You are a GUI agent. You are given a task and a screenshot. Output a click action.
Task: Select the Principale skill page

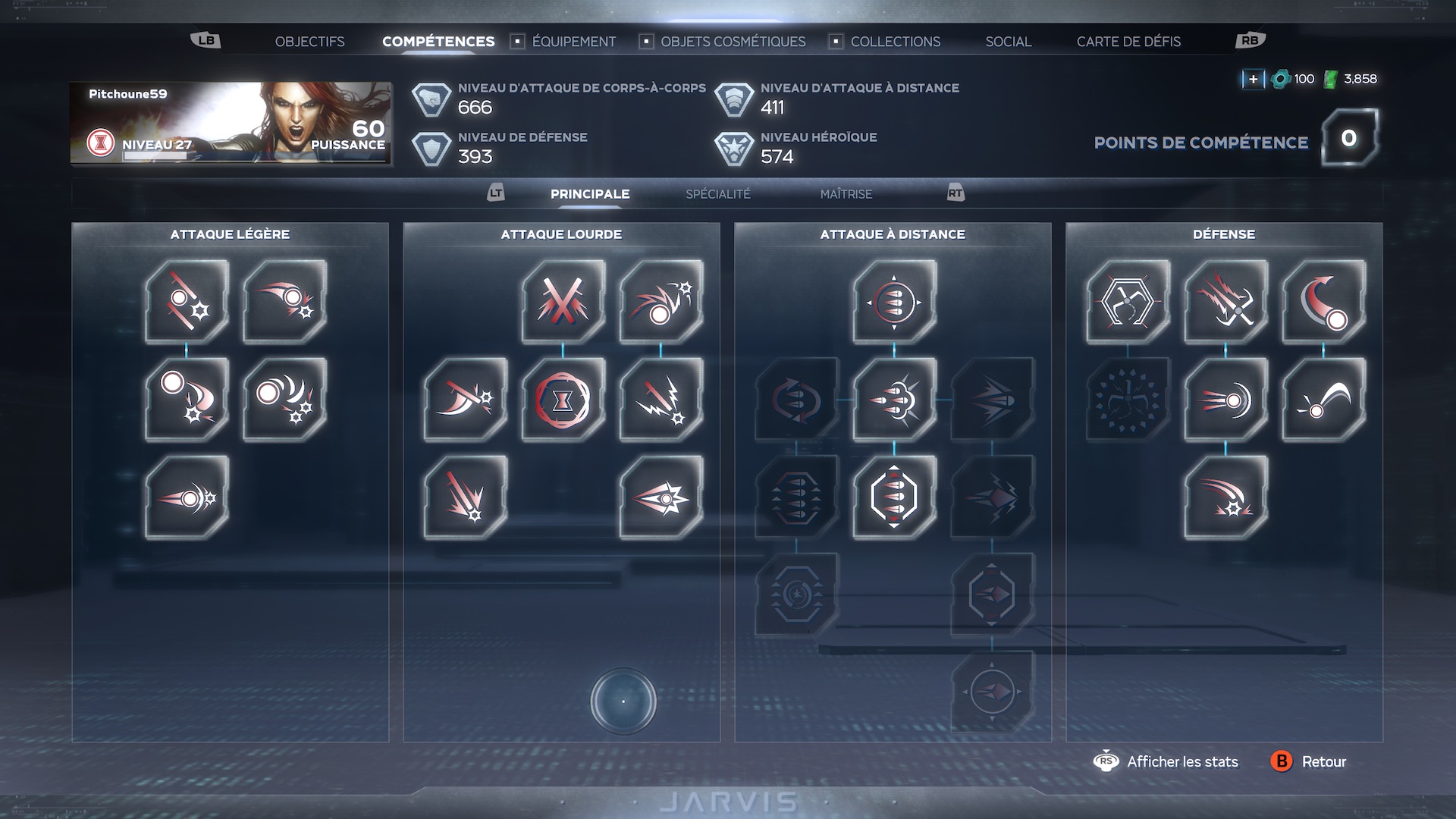click(x=590, y=194)
